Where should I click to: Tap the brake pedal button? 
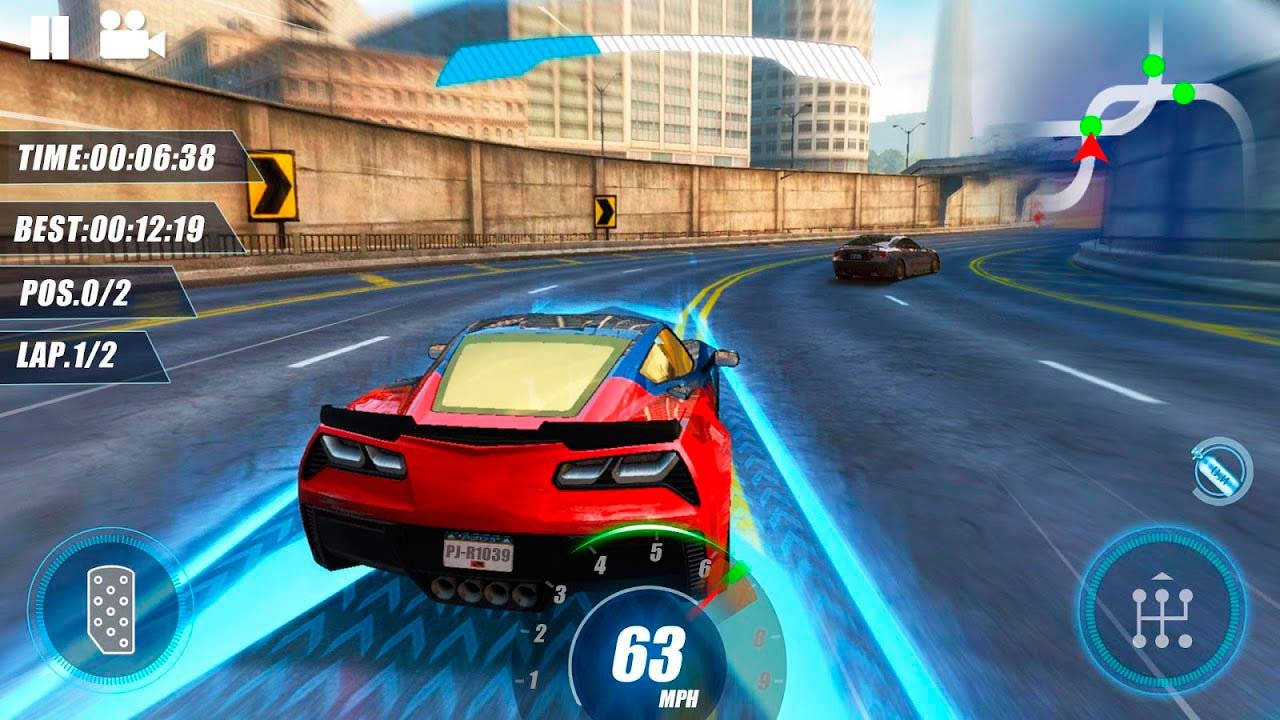point(110,610)
